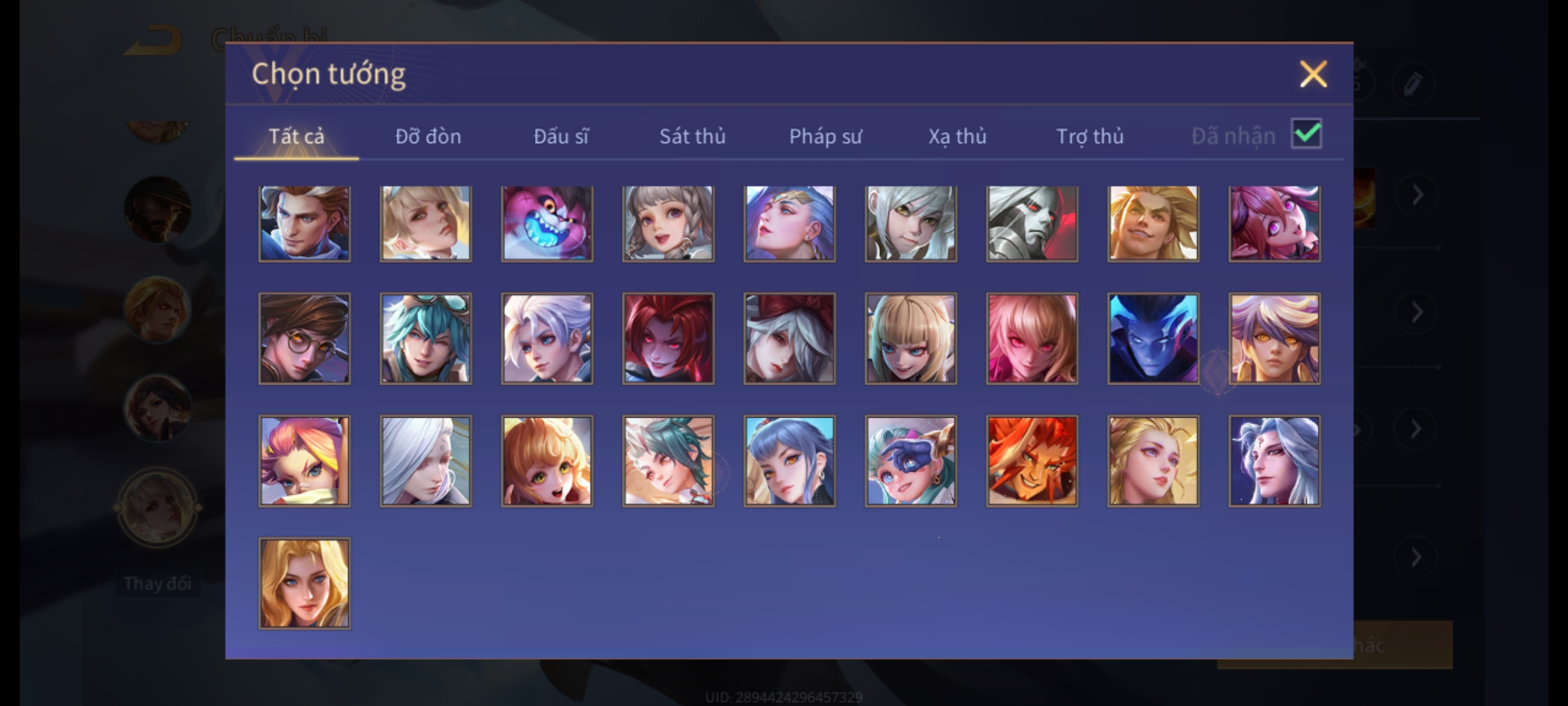
Task: Select the fiery orange lion-faced hero
Action: pyautogui.click(x=1032, y=461)
